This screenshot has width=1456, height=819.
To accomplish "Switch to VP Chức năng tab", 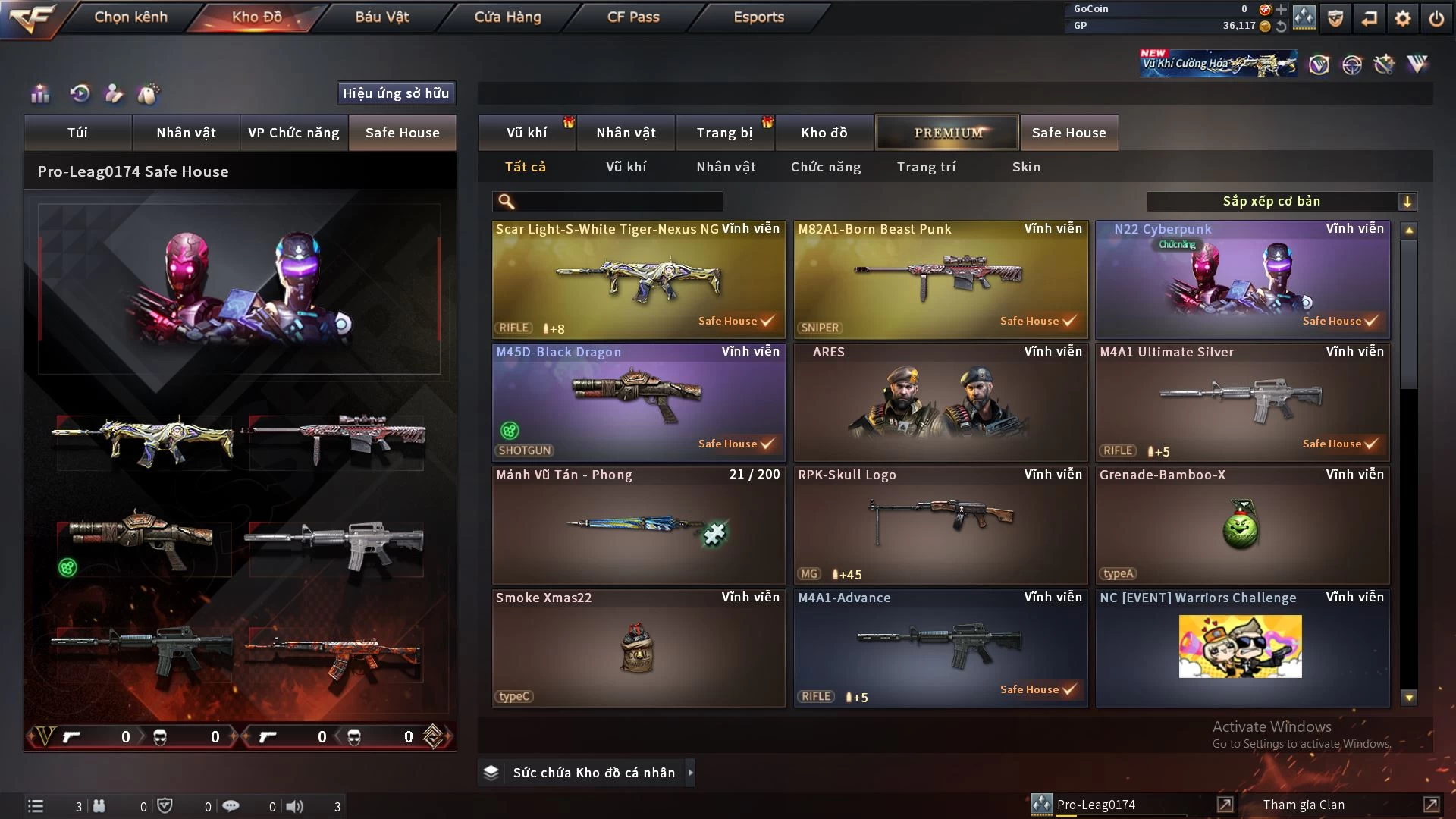I will (293, 133).
